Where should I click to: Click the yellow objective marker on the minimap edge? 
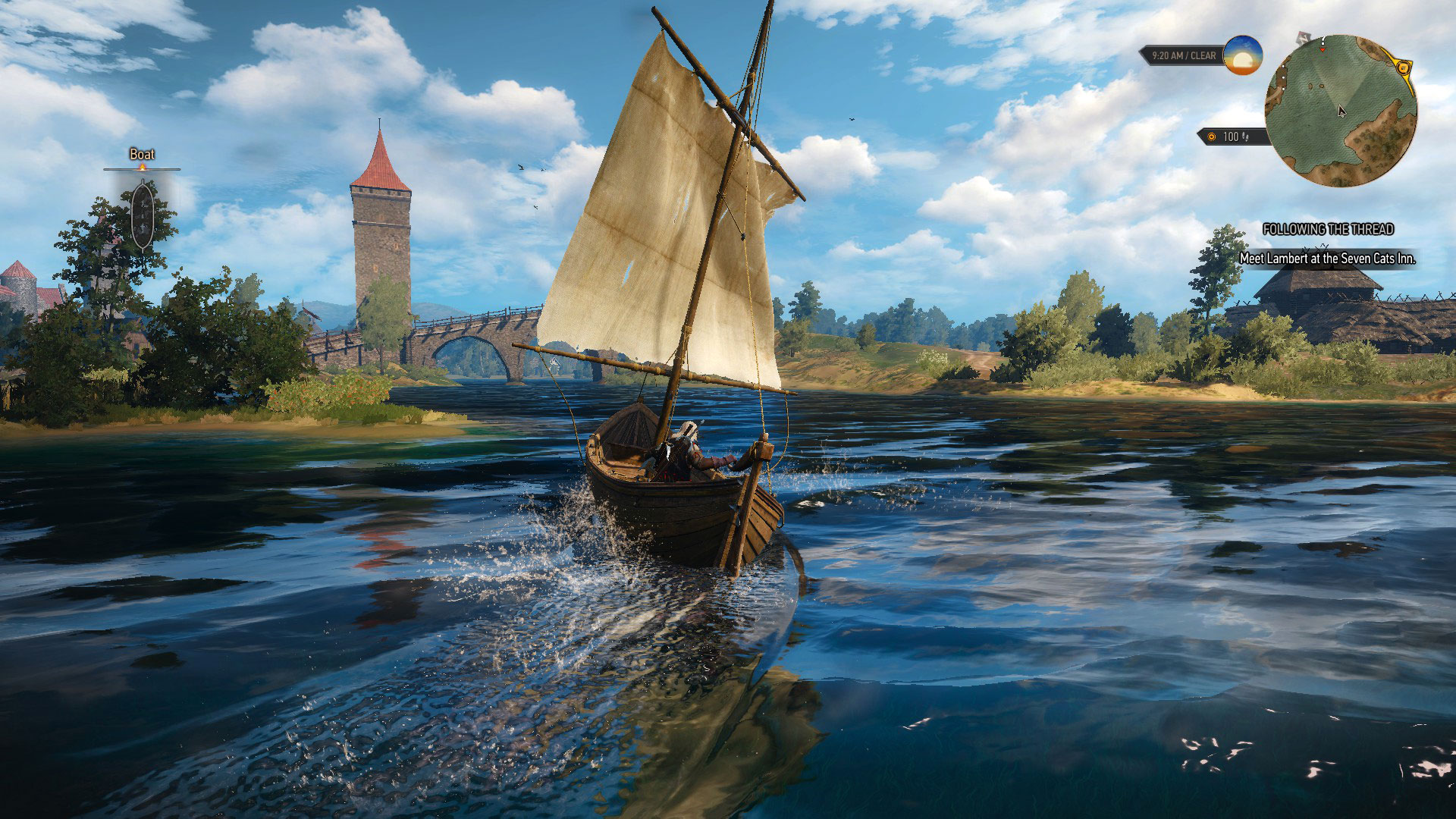1404,67
